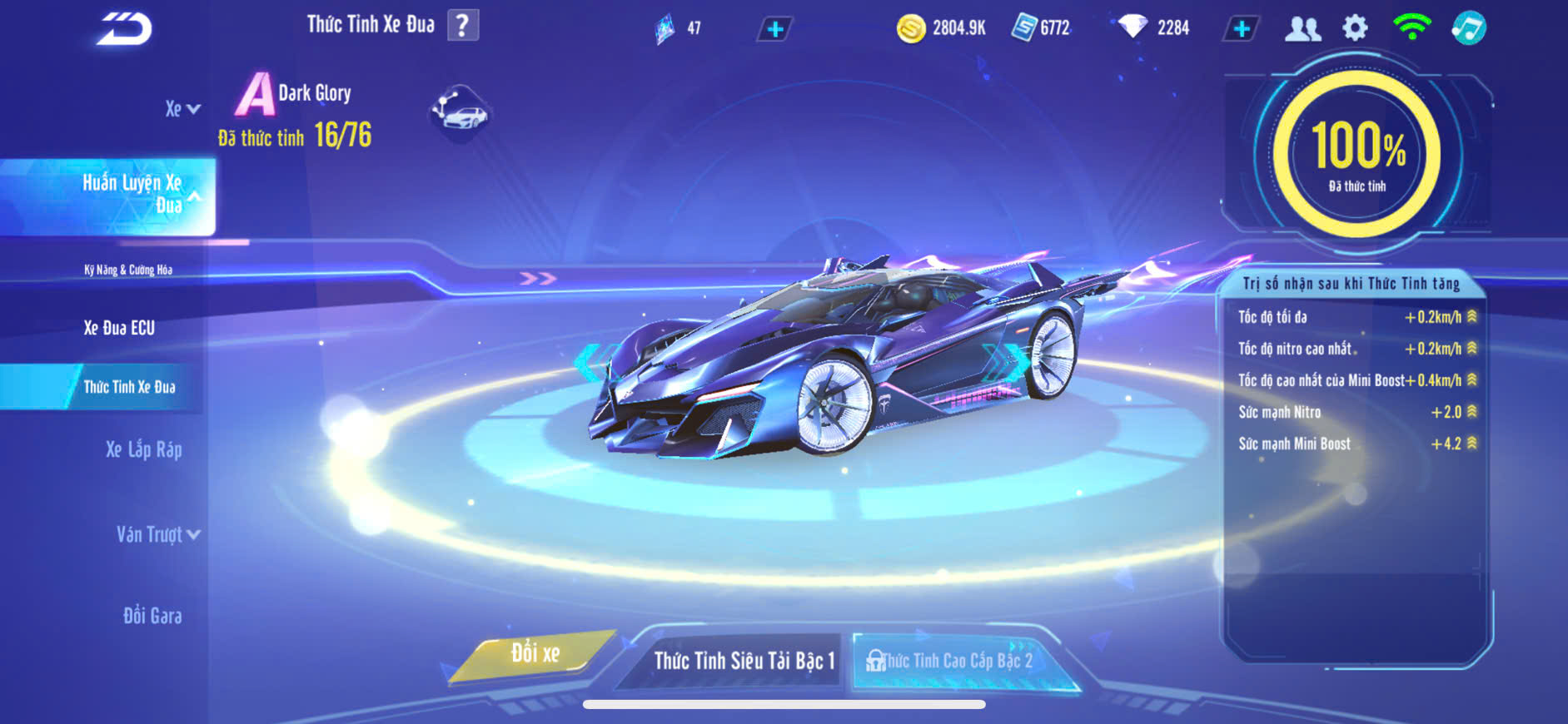Open the Xe Lắp Ráp menu
Viewport: 1568px width, 724px height.
coord(143,450)
